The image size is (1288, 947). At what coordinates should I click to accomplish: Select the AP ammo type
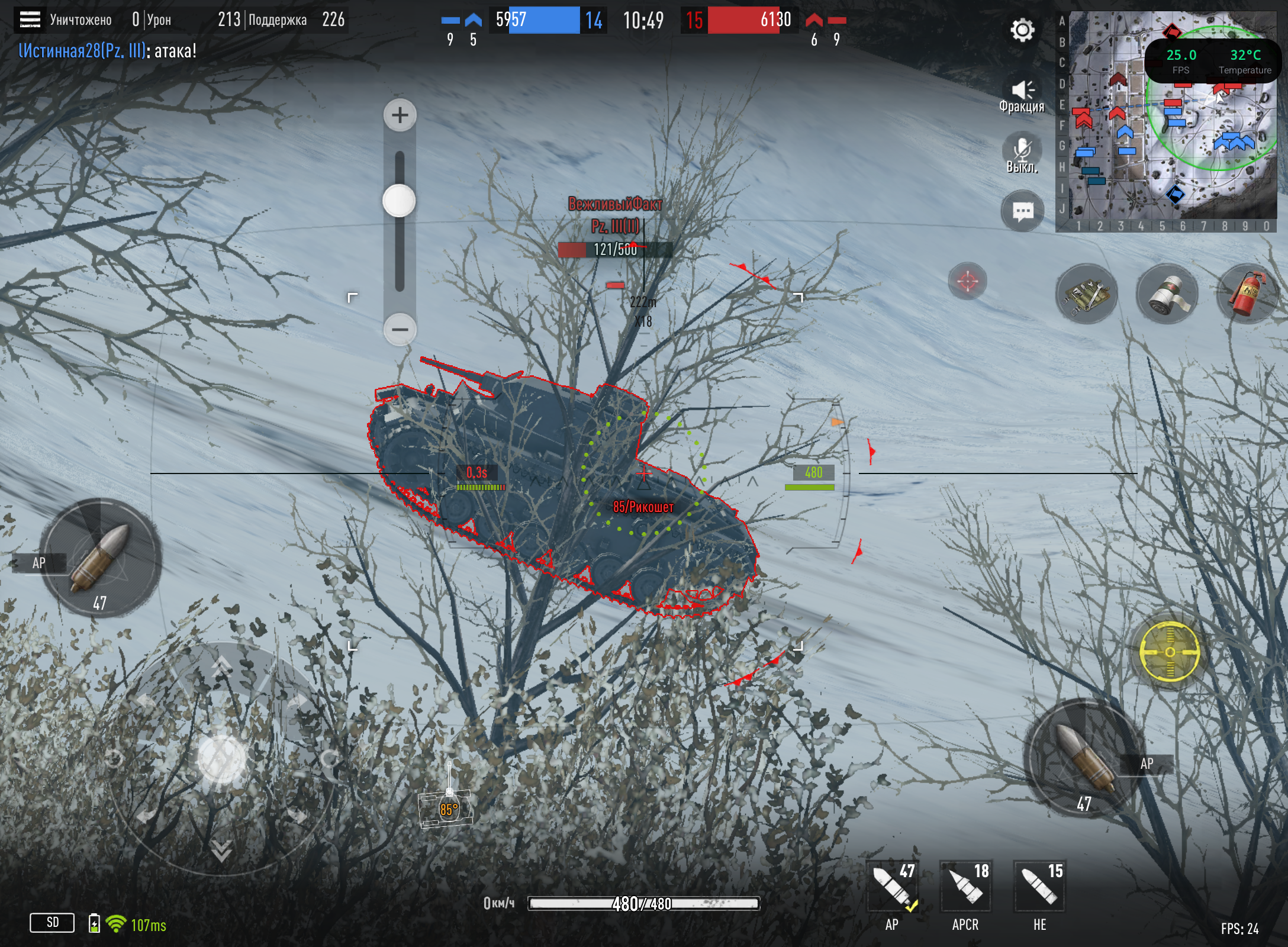[893, 888]
